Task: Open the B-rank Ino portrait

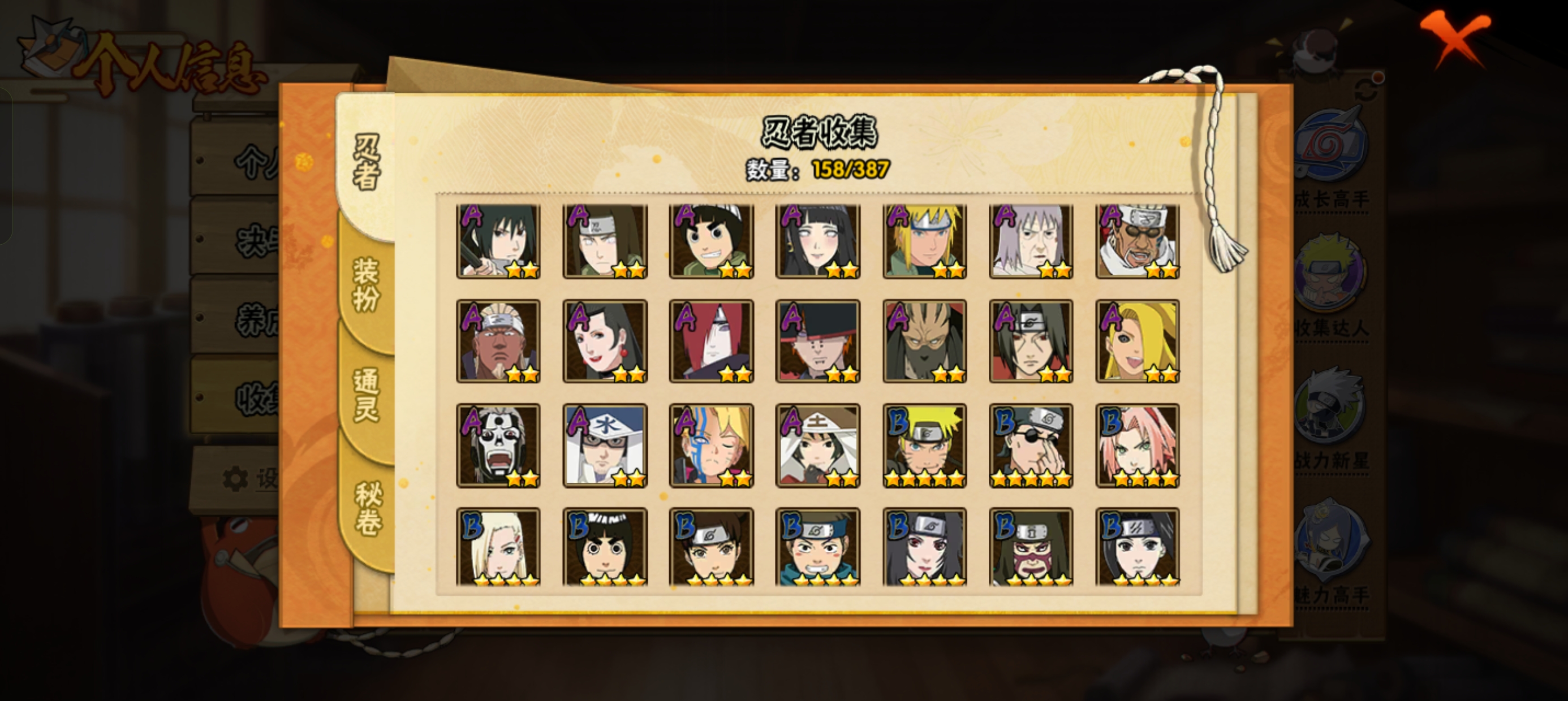Action: [x=498, y=548]
